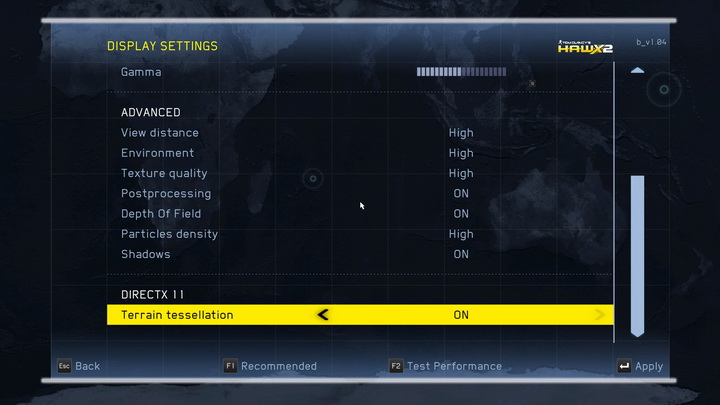The image size is (720, 405).
Task: Click the right arrow on Terrain tessellation
Action: [600, 315]
